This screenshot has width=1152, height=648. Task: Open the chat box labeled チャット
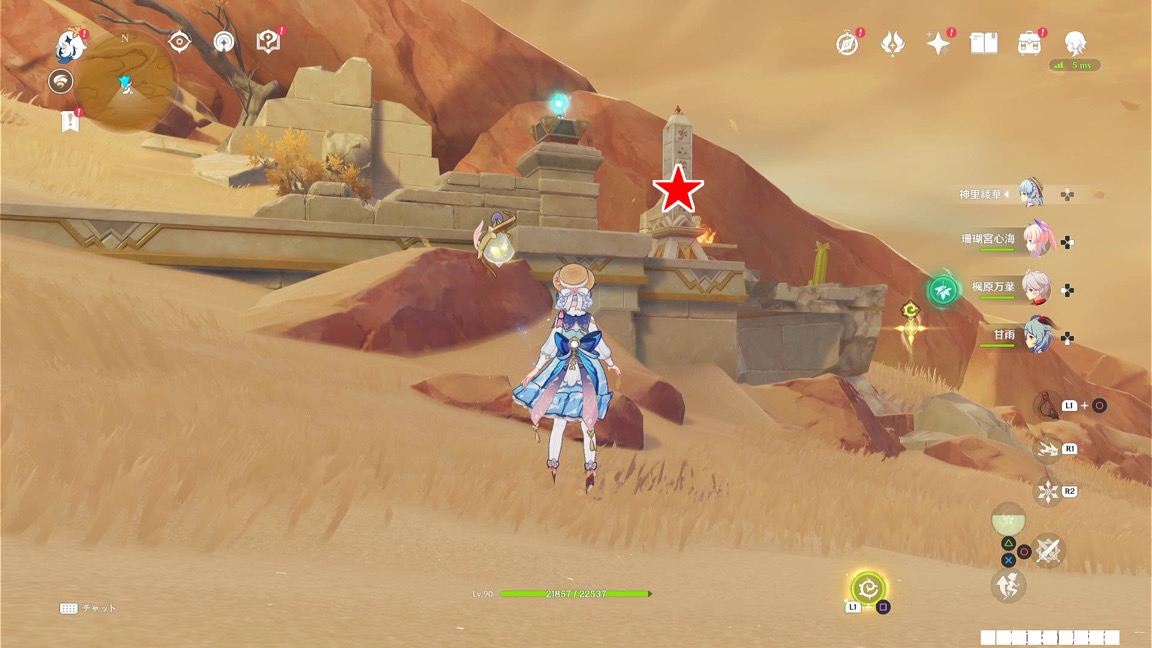tap(88, 608)
